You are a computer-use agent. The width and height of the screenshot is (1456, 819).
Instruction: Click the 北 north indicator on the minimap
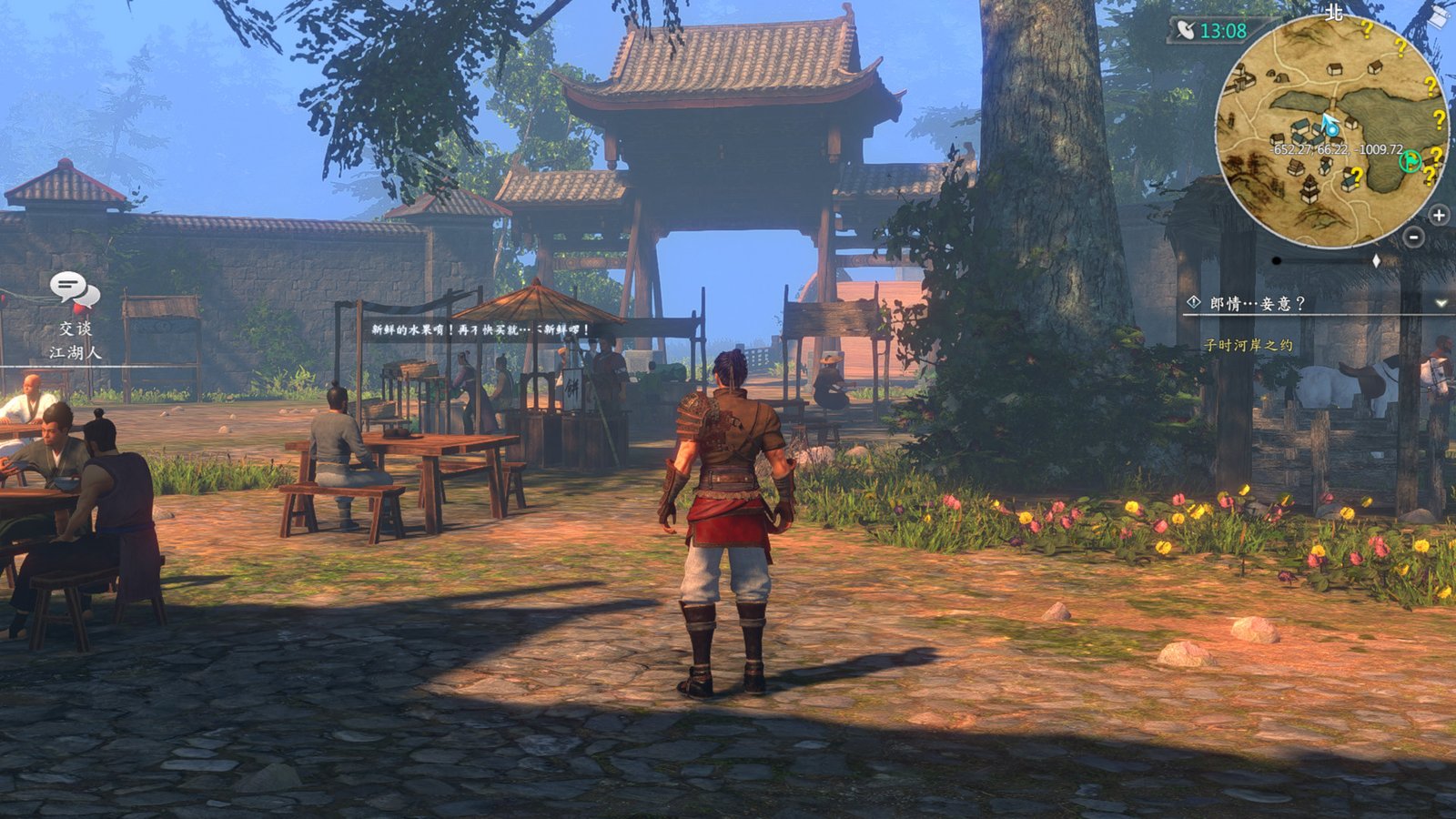tap(1333, 13)
